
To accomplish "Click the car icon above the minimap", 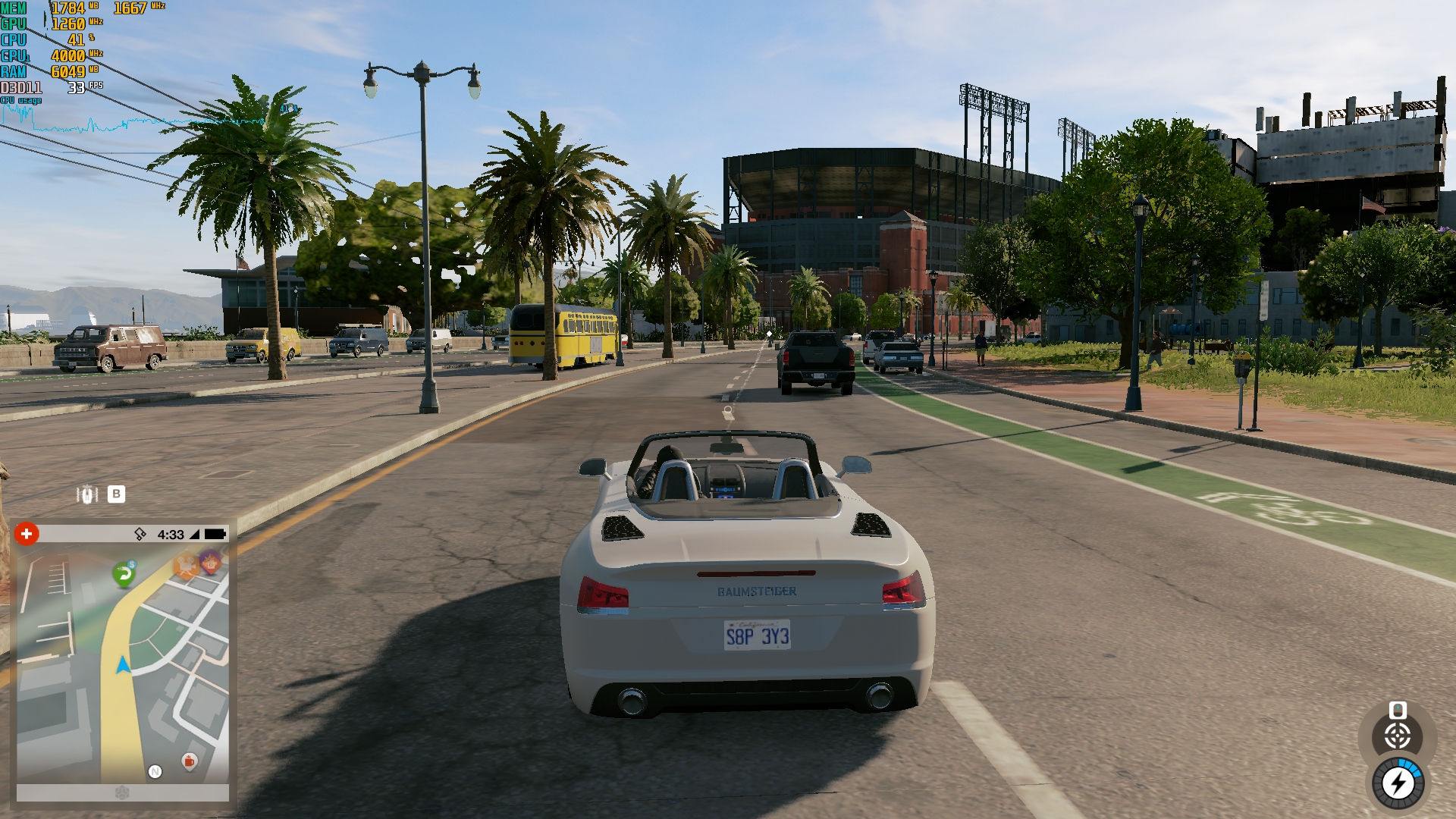I will click(87, 494).
